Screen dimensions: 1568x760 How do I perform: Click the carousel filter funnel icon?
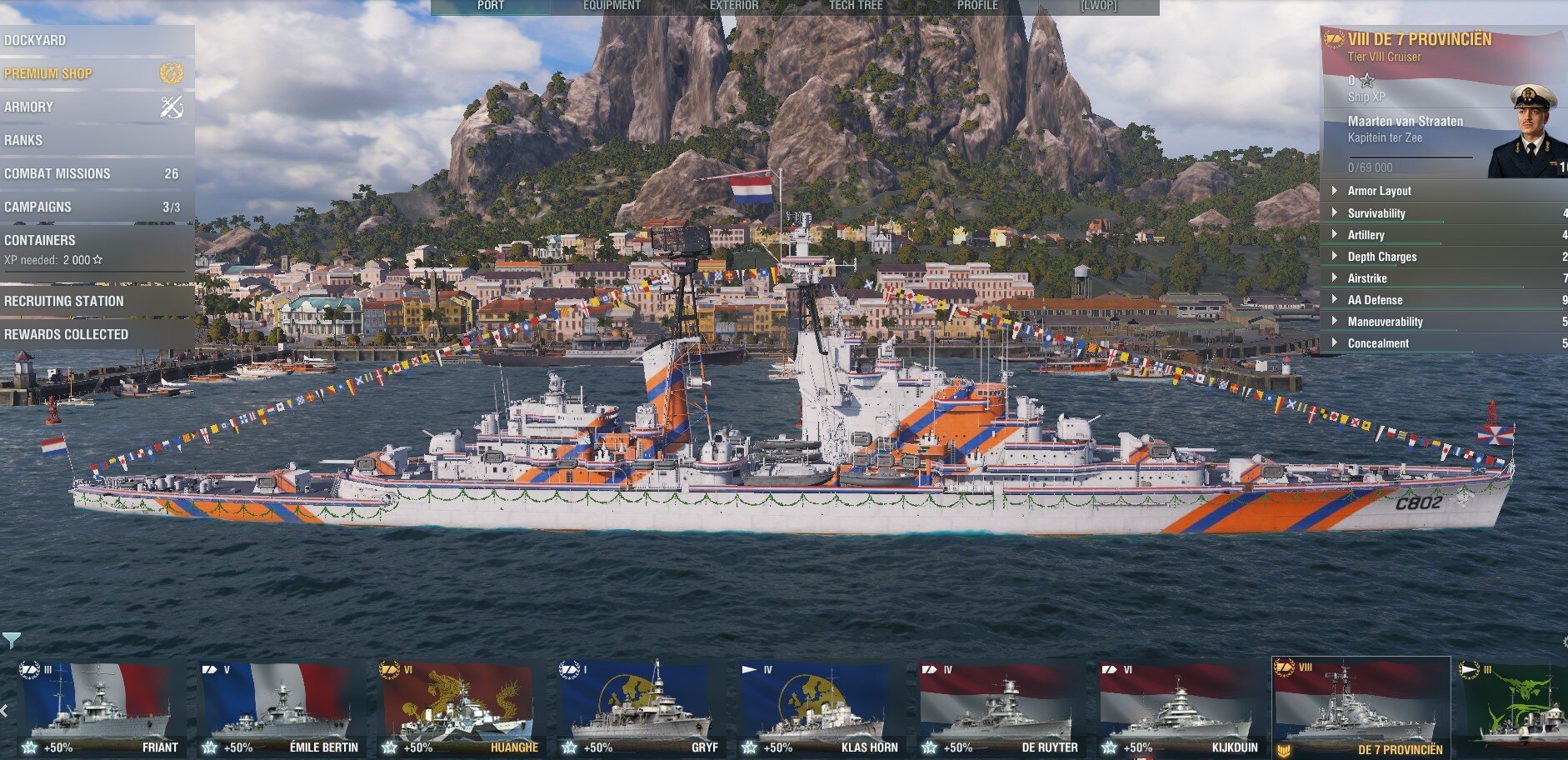pyautogui.click(x=11, y=640)
